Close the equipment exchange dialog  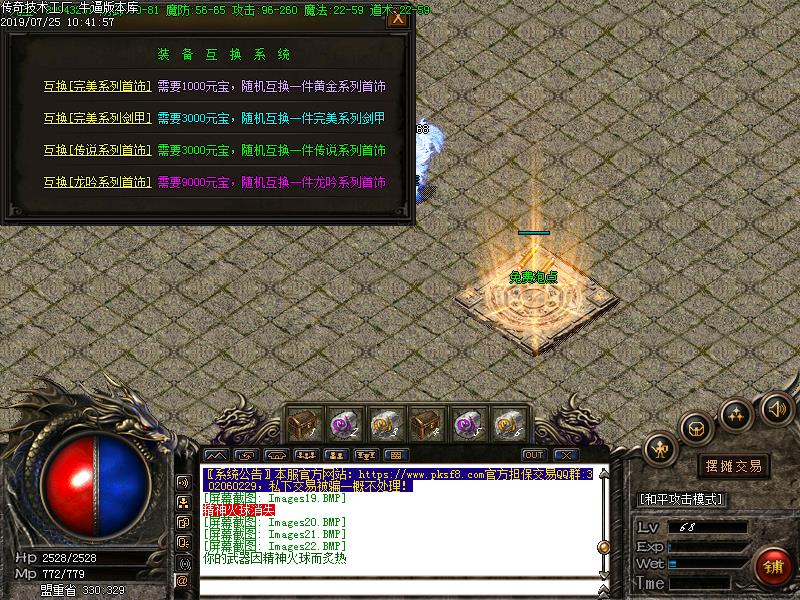398,18
